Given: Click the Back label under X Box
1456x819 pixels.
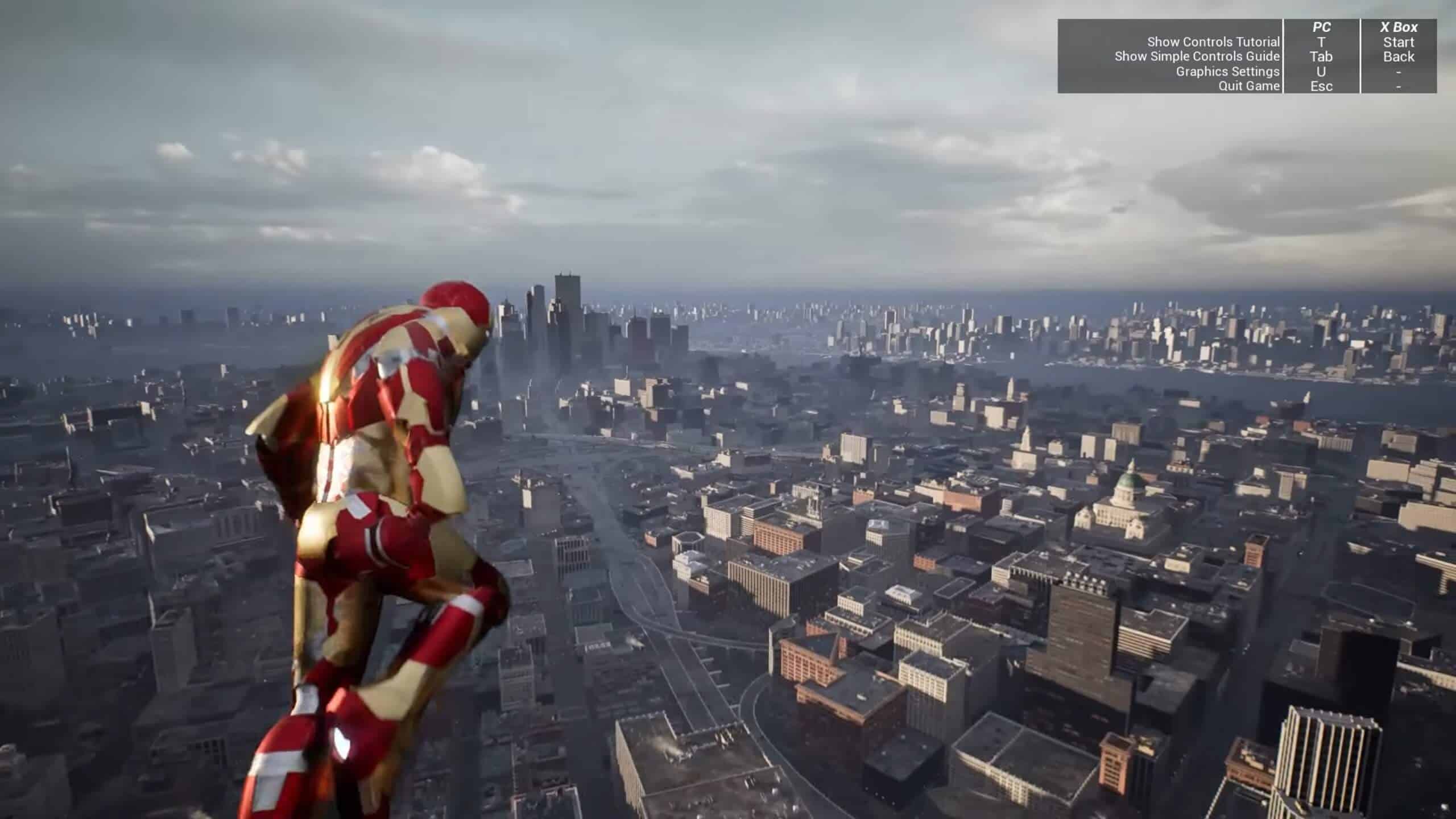Looking at the screenshot, I should pyautogui.click(x=1399, y=56).
